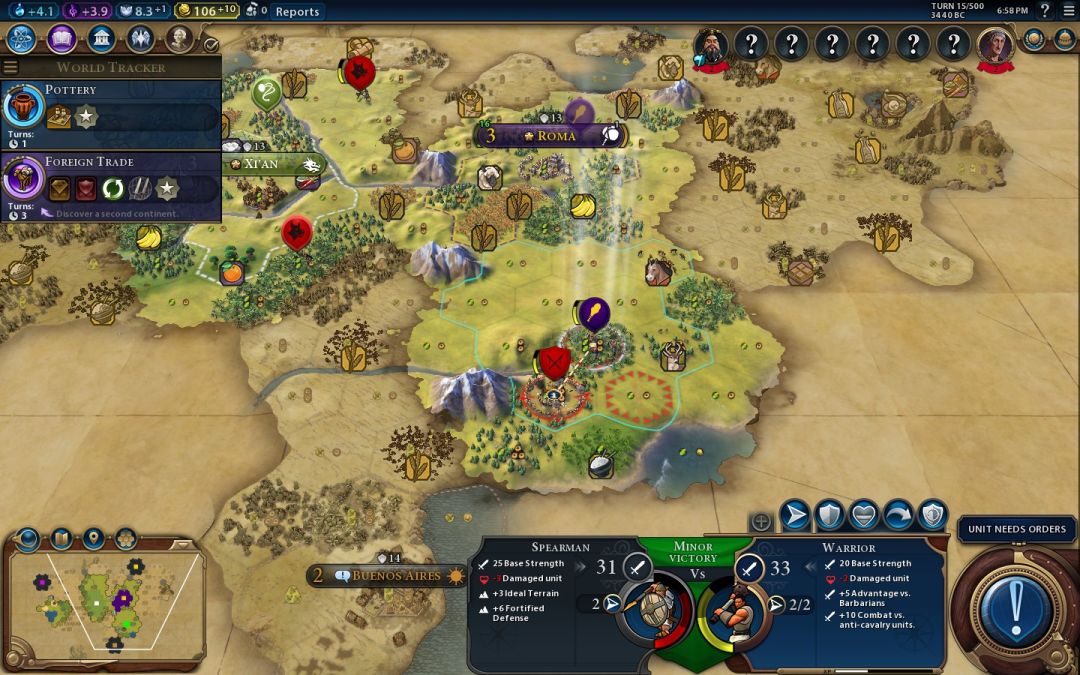The image size is (1080, 675).
Task: Click the Roma city banner
Action: click(x=555, y=135)
